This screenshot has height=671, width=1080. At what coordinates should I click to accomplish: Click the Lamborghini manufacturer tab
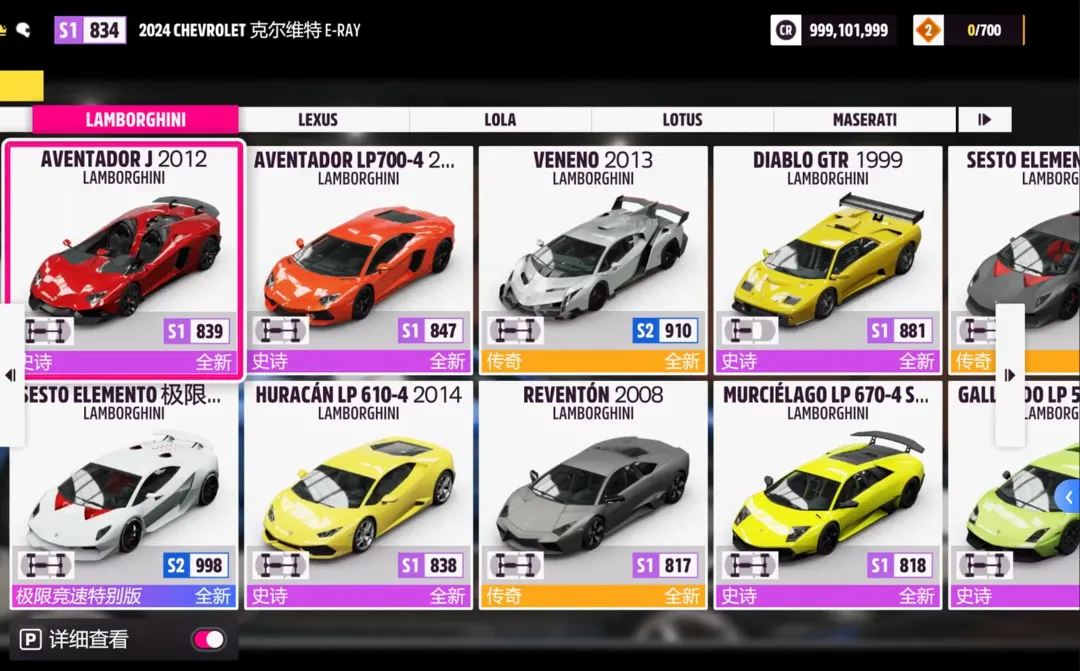pyautogui.click(x=135, y=120)
